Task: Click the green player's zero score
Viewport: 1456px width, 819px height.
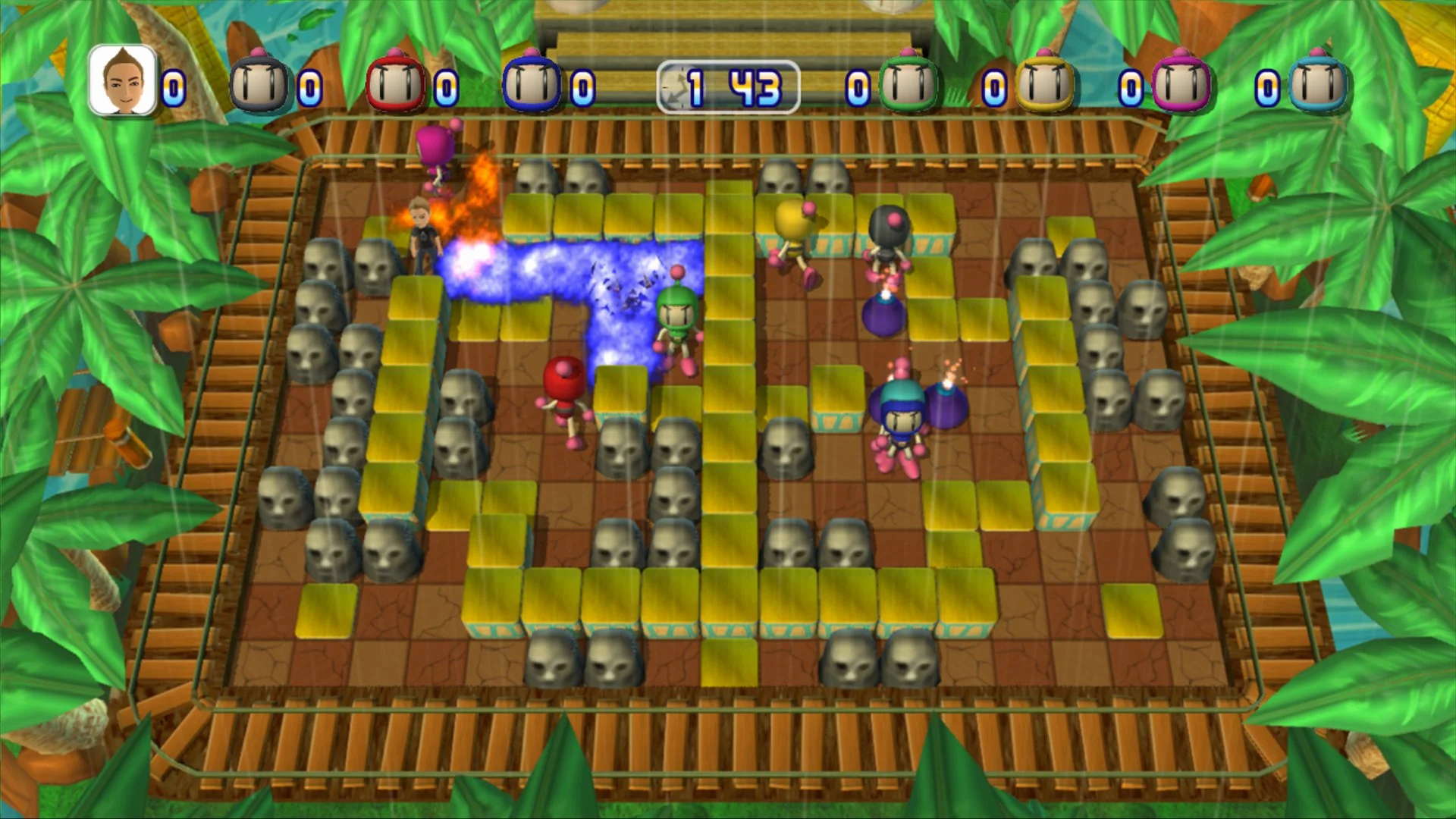Action: [x=857, y=87]
